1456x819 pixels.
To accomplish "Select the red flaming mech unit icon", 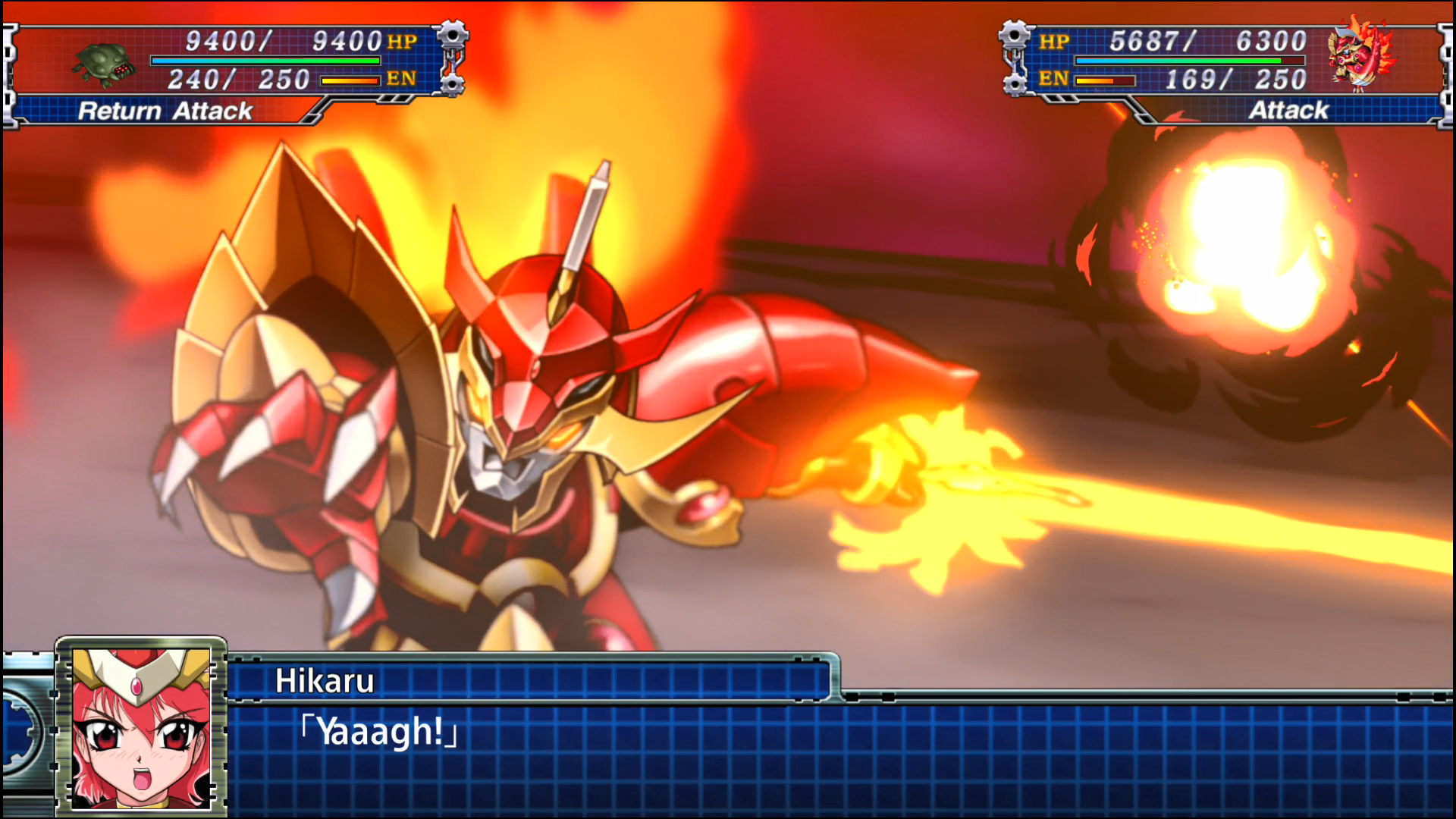I will [x=1360, y=57].
